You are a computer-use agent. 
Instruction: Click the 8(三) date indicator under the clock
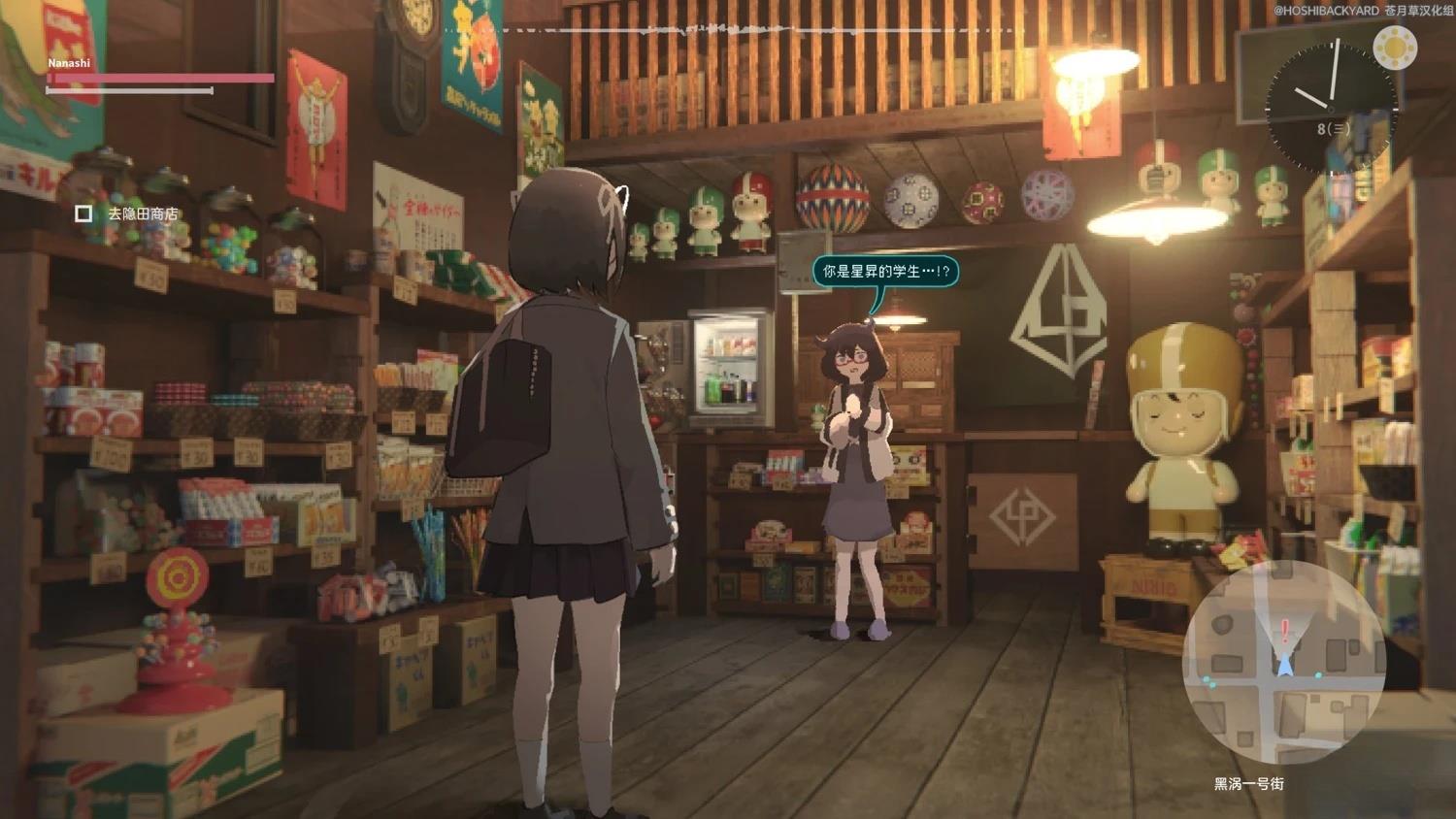[1332, 128]
